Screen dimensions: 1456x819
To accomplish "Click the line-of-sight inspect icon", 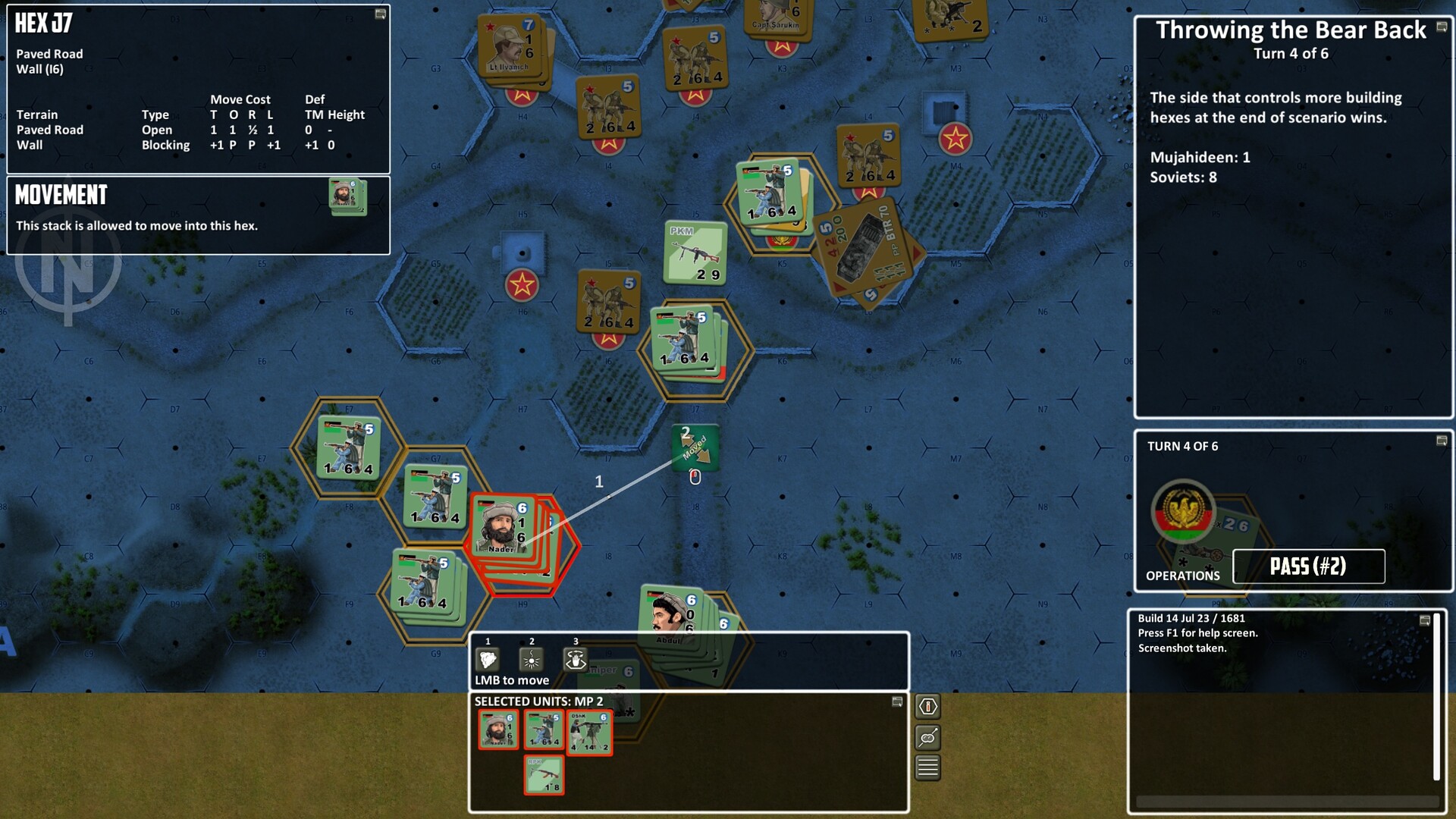I will coord(927,736).
